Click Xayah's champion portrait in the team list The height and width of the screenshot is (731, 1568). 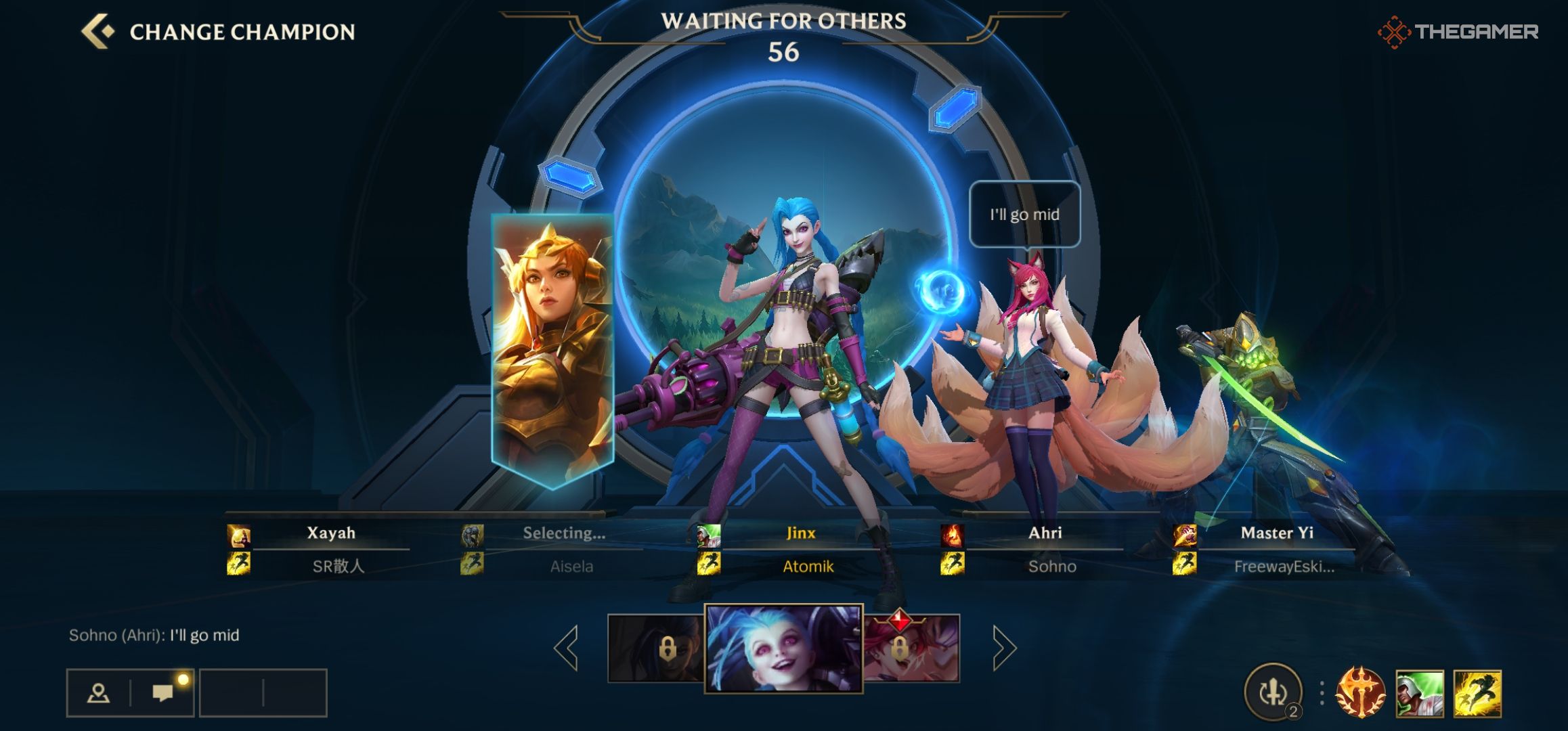pyautogui.click(x=238, y=534)
